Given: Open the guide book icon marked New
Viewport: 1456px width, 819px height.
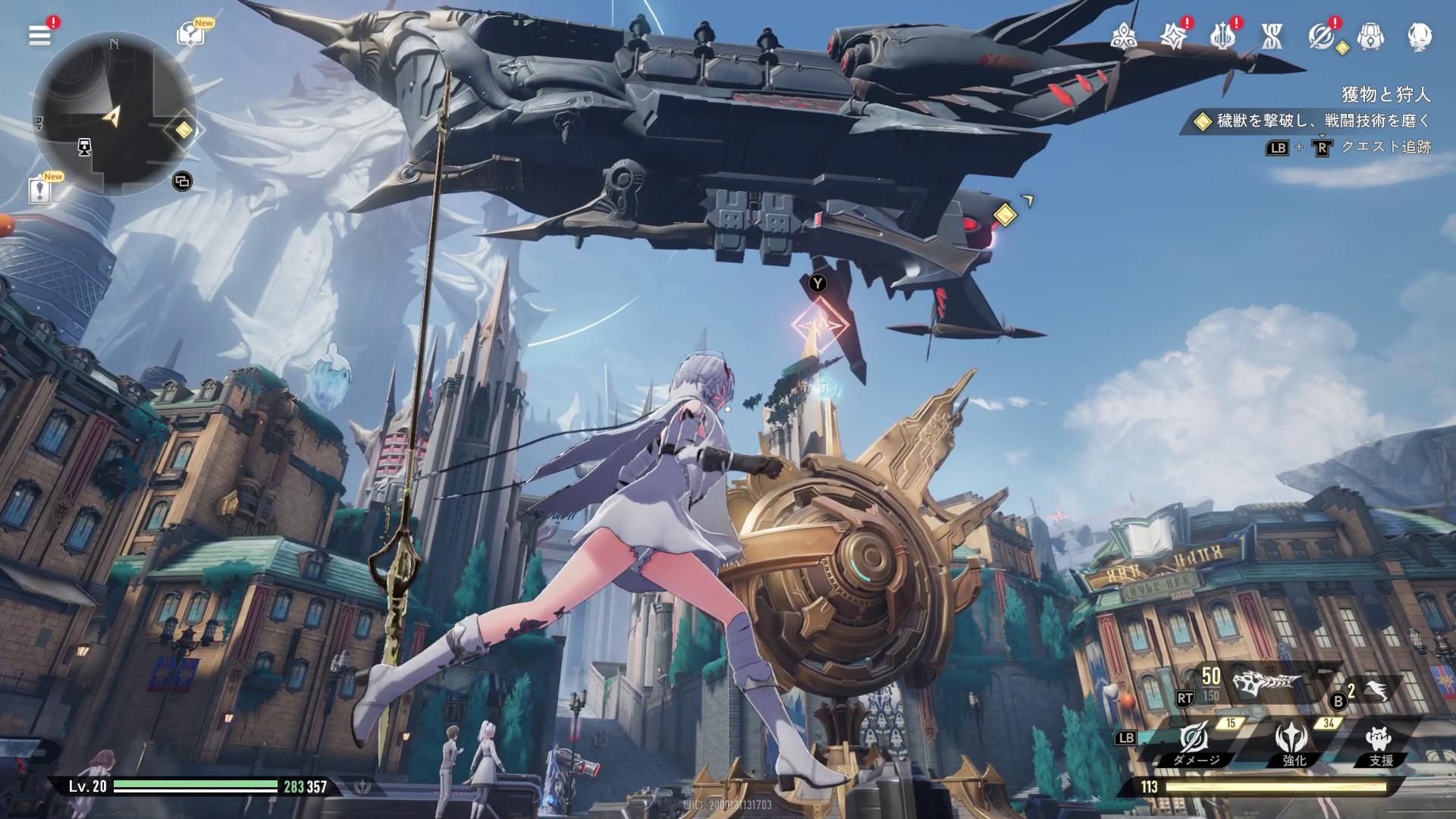Looking at the screenshot, I should click(x=190, y=34).
